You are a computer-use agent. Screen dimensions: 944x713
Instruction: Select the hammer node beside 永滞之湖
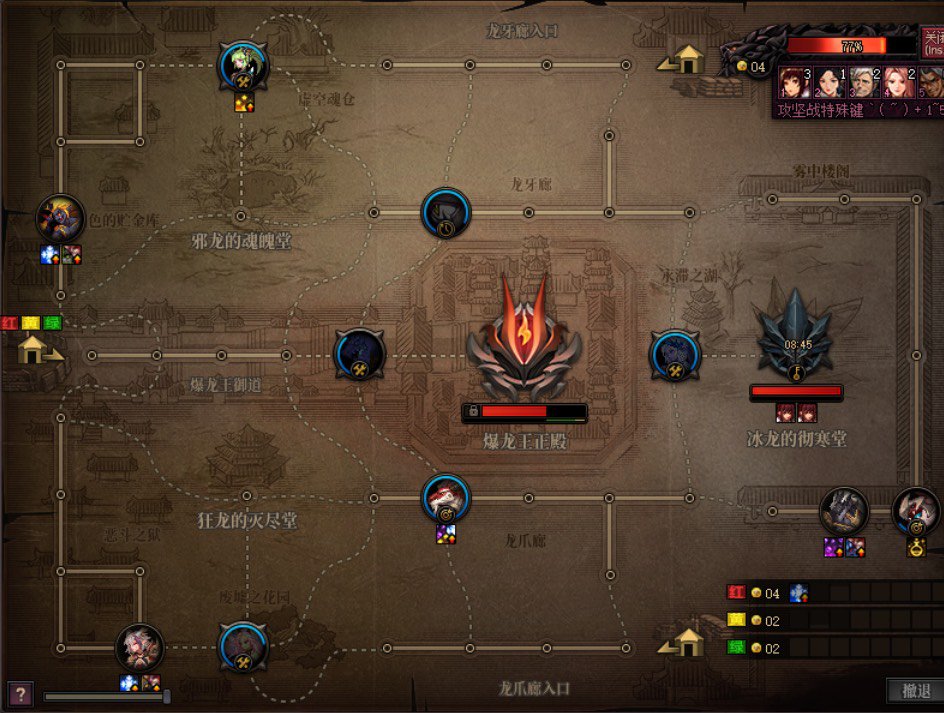pos(675,356)
